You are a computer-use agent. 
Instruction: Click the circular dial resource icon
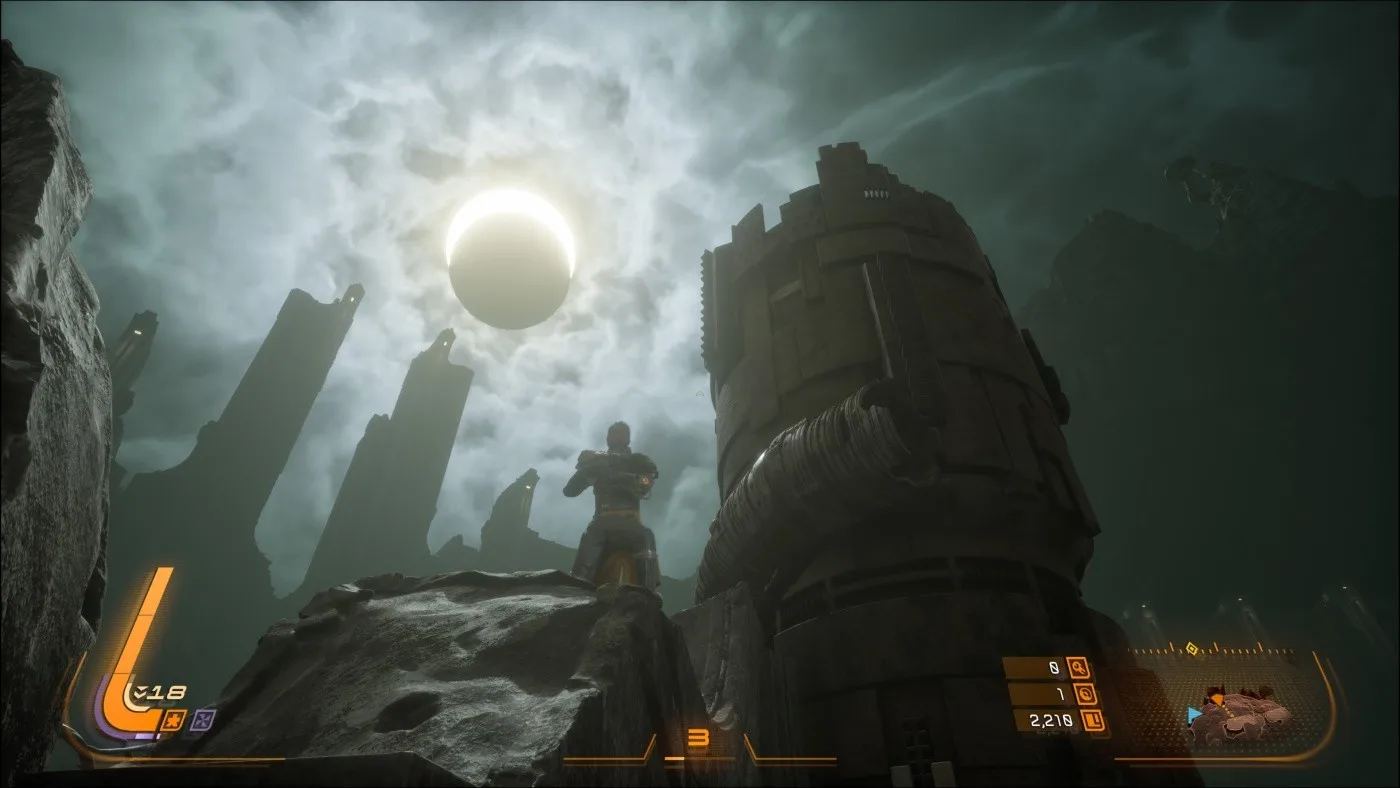pyautogui.click(x=1088, y=694)
